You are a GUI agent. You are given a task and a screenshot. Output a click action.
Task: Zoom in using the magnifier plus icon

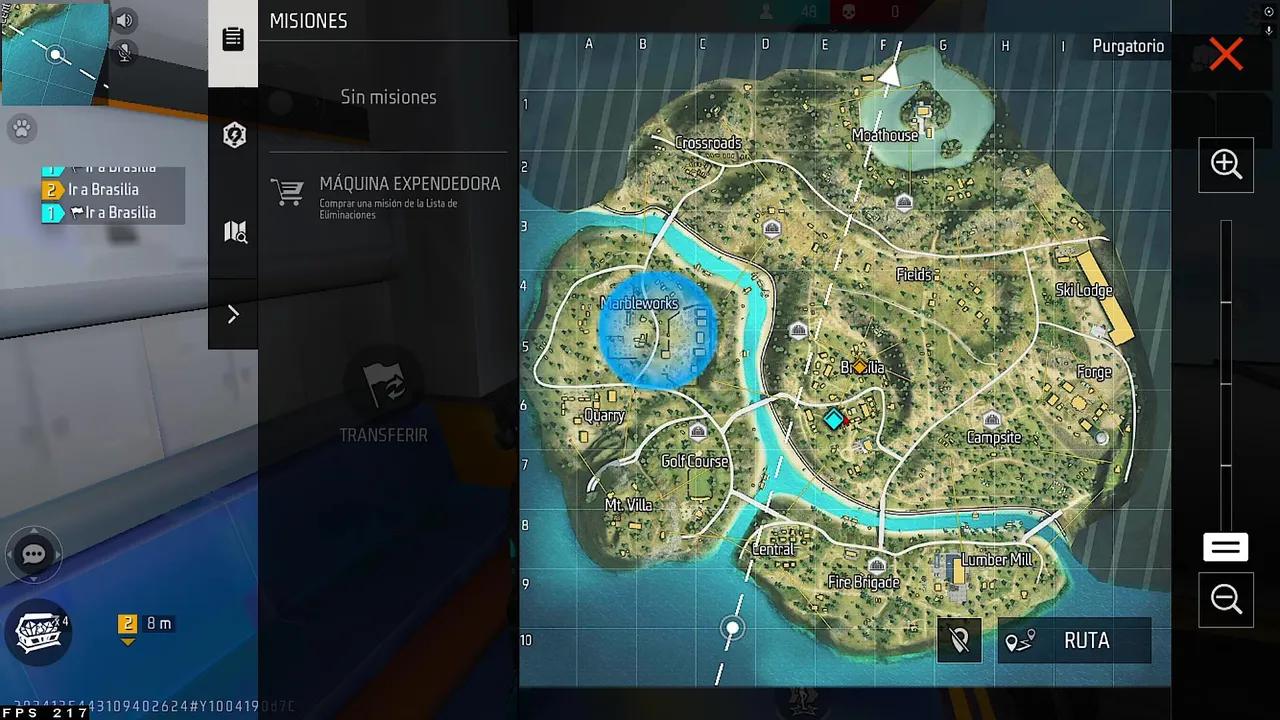pyautogui.click(x=1225, y=164)
